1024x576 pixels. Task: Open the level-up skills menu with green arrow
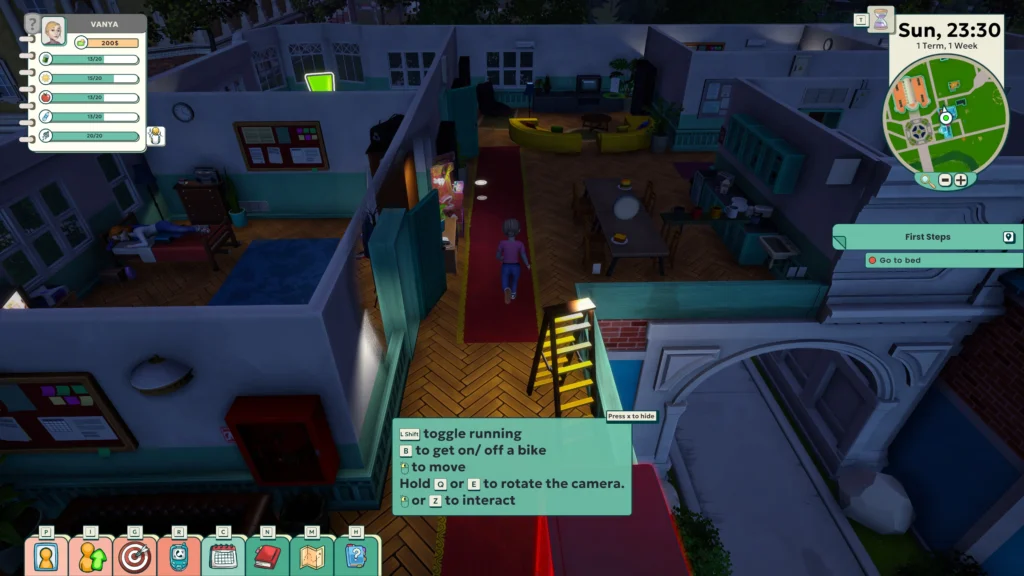tap(91, 556)
